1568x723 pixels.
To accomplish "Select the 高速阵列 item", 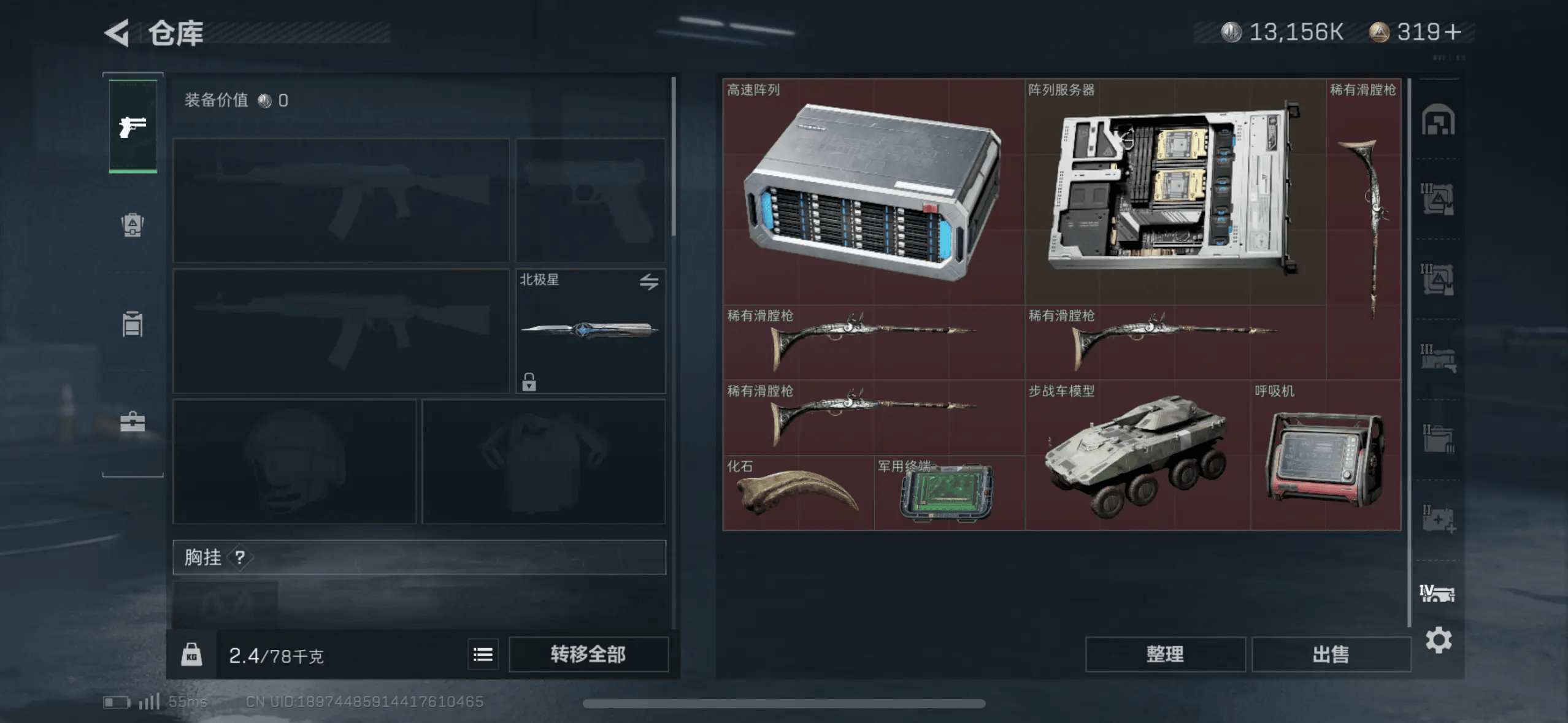I will (x=873, y=192).
